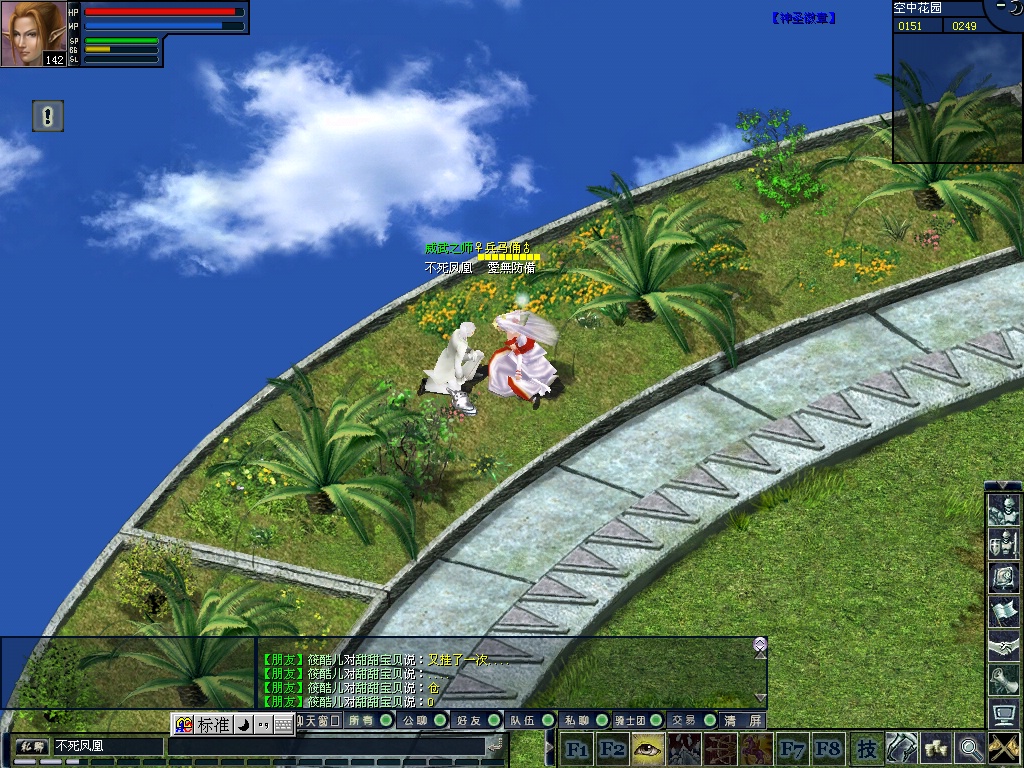Open the 技 skills button

(866, 748)
